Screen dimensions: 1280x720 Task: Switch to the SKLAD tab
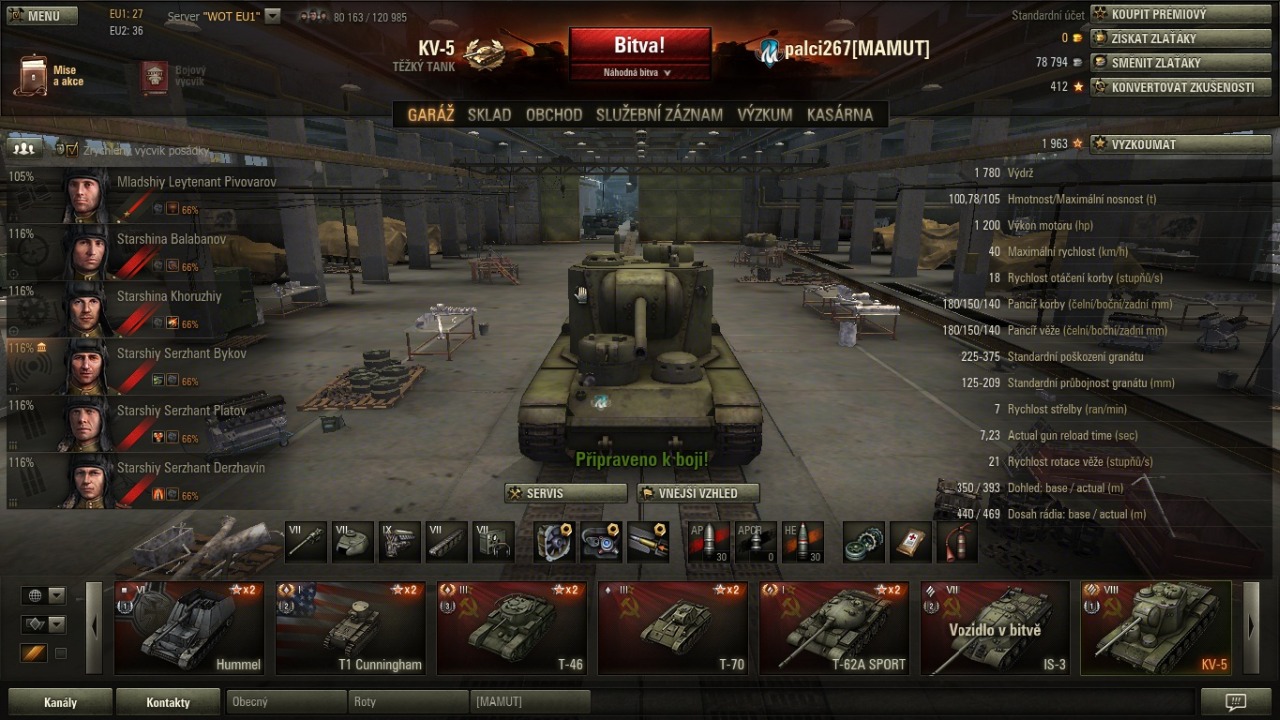coord(489,114)
